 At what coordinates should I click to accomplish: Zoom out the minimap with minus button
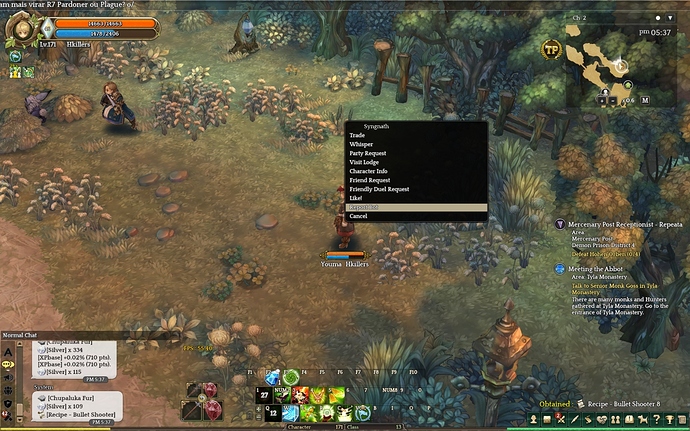click(611, 100)
